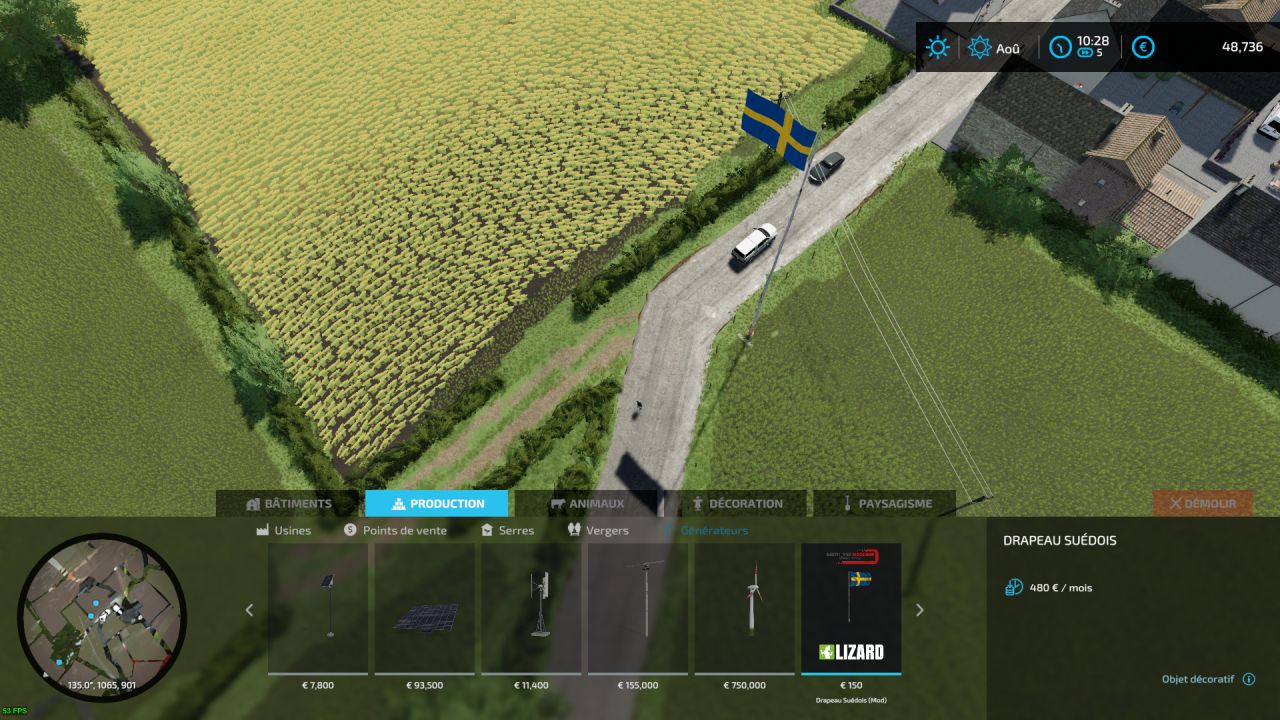Click the time speed indicator showing 5

pyautogui.click(x=1085, y=54)
